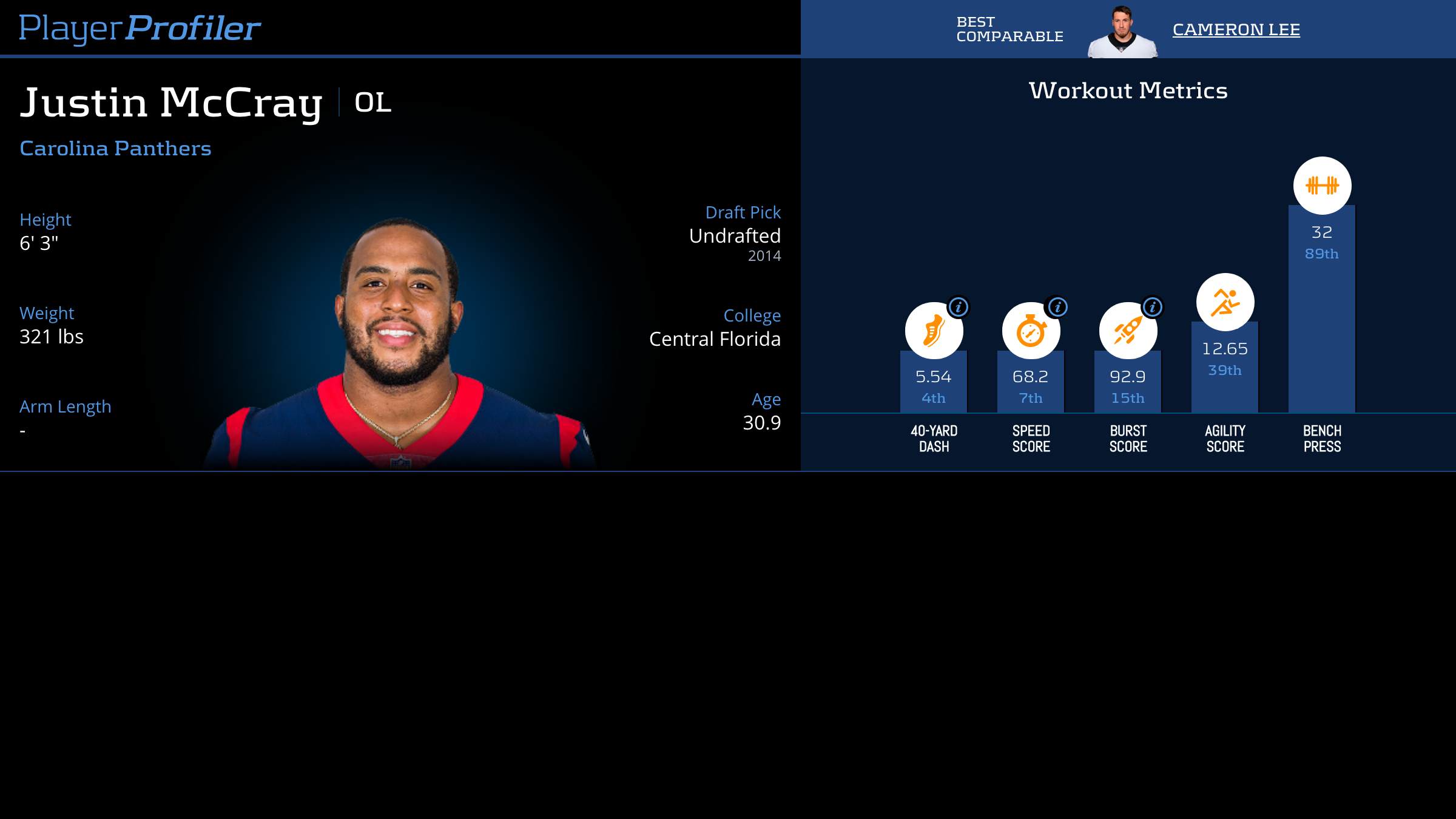Open Cameron Lee's comparable profile link
The height and width of the screenshot is (819, 1456).
point(1236,30)
